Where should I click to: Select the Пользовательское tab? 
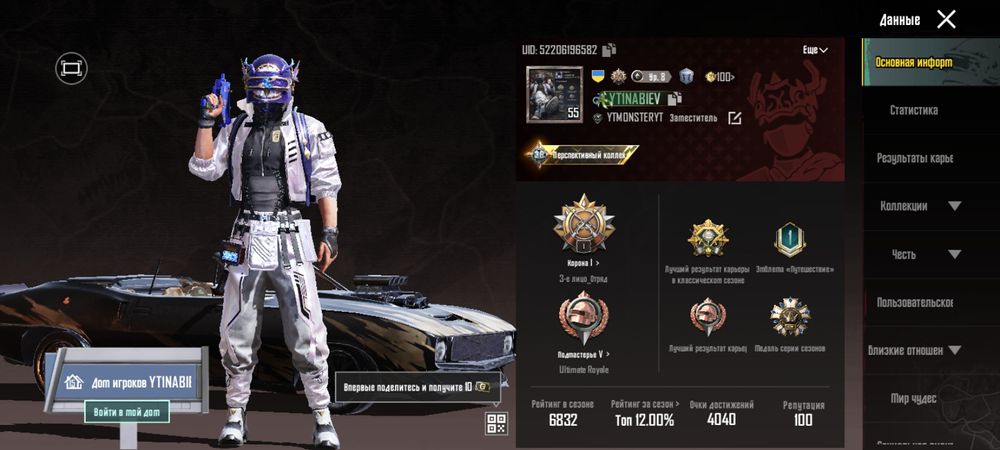[914, 302]
